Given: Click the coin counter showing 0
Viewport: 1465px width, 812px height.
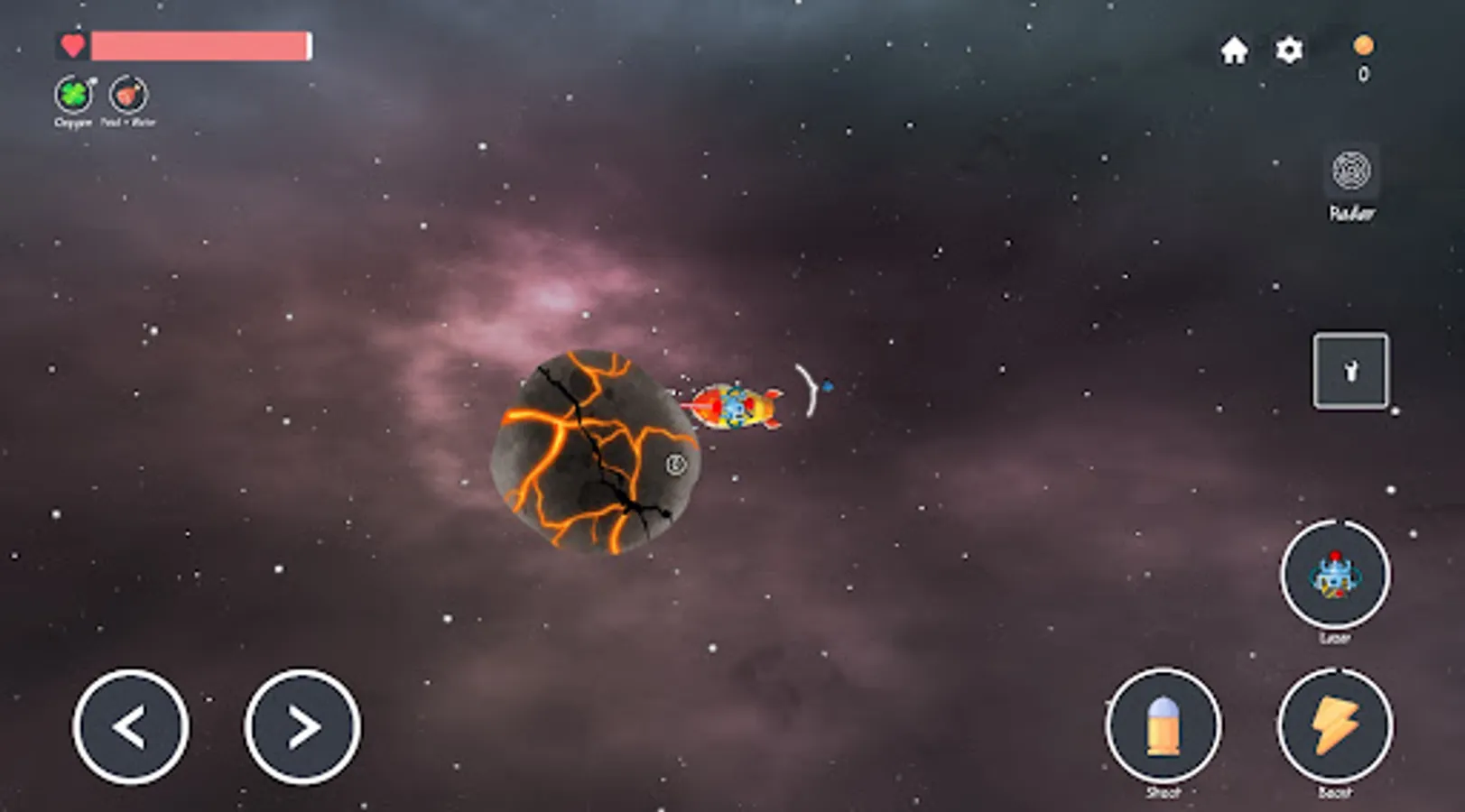Looking at the screenshot, I should click(x=1361, y=74).
